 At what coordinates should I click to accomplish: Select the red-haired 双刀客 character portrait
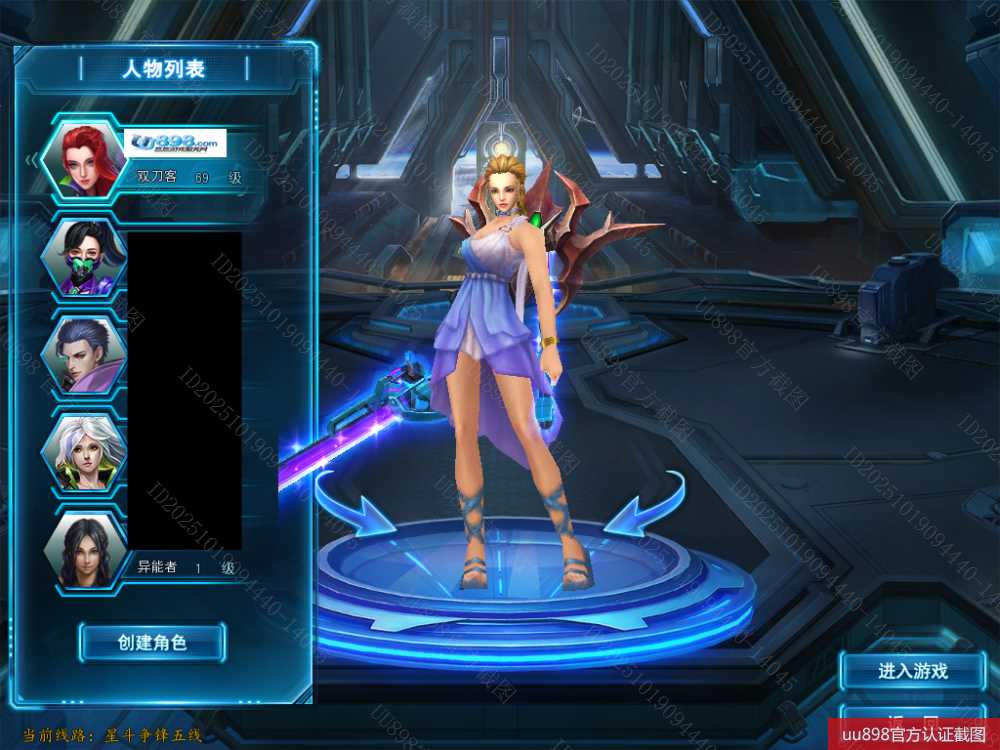coord(84,157)
